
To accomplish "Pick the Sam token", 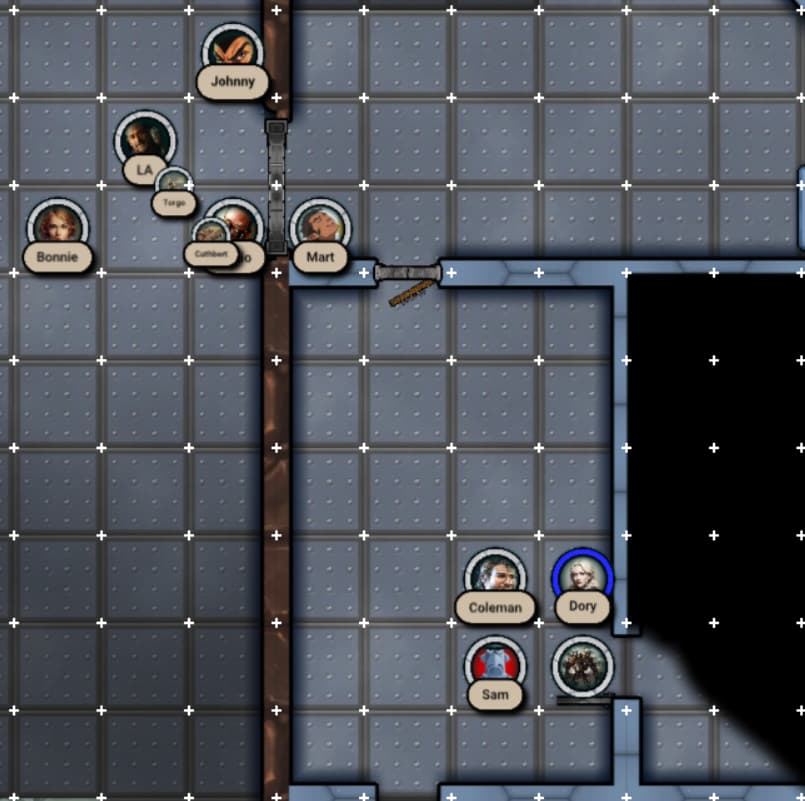I will click(x=495, y=665).
